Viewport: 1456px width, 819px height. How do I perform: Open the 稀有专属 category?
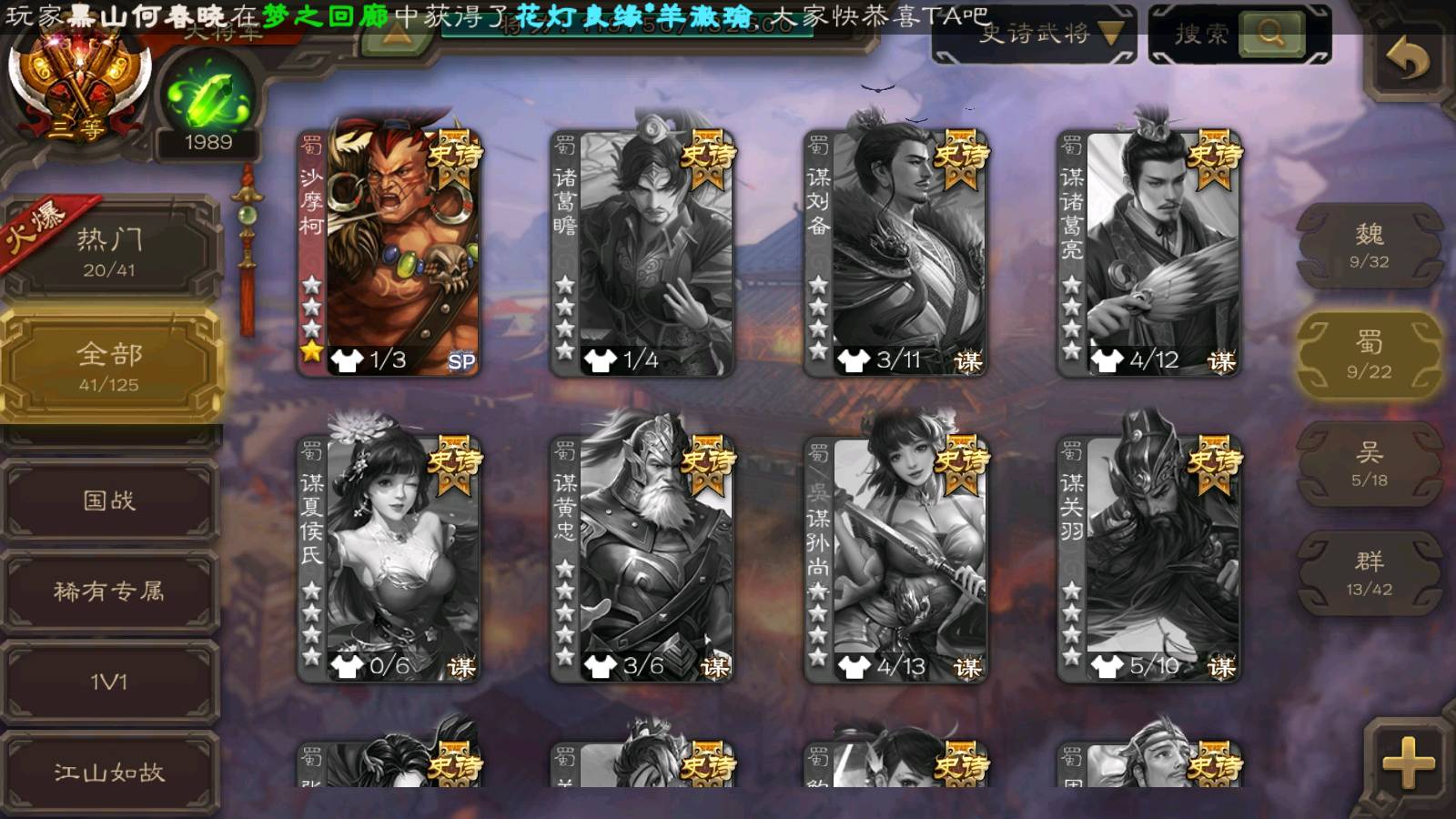pos(110,591)
